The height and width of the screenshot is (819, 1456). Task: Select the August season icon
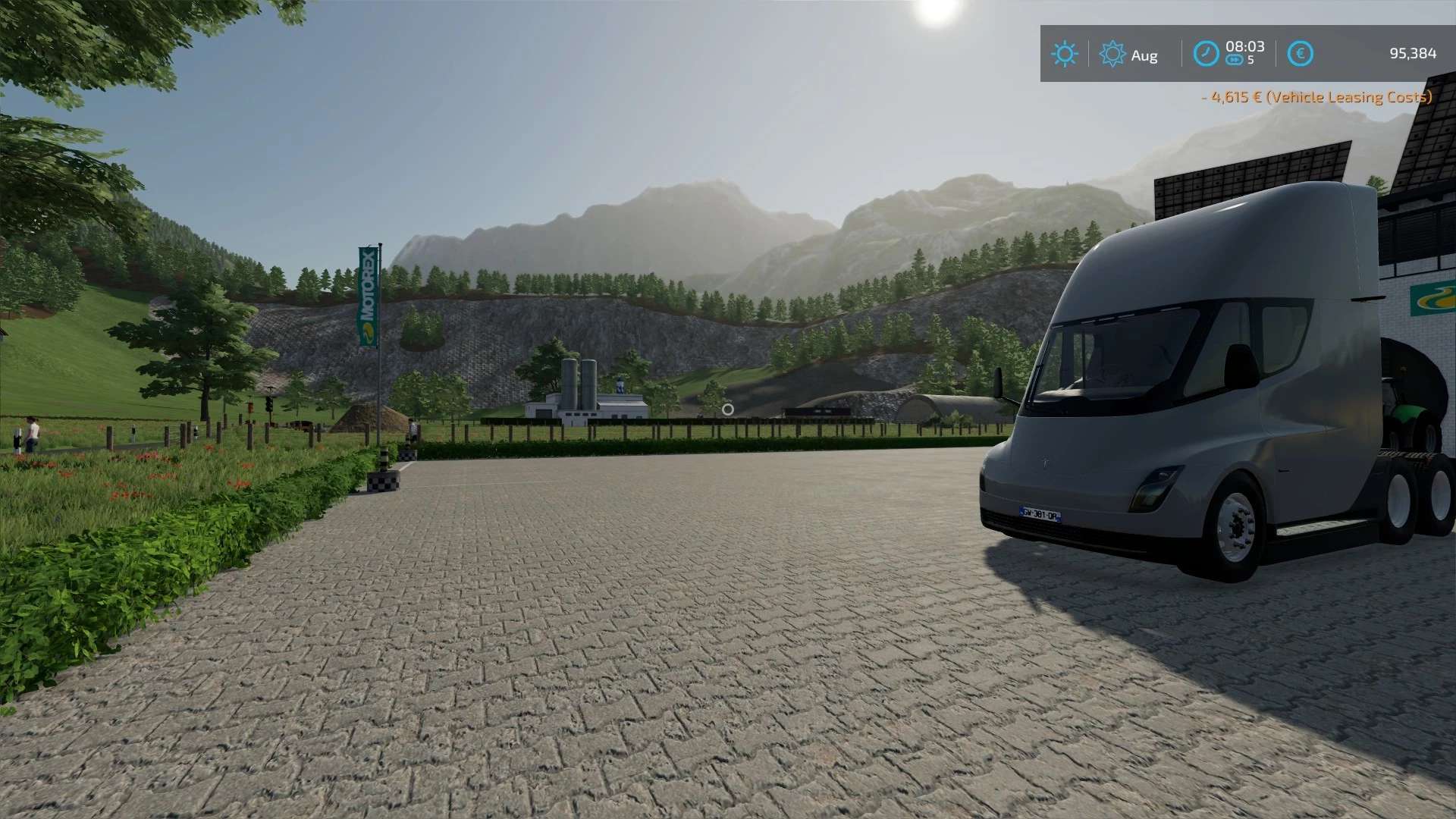[1112, 54]
